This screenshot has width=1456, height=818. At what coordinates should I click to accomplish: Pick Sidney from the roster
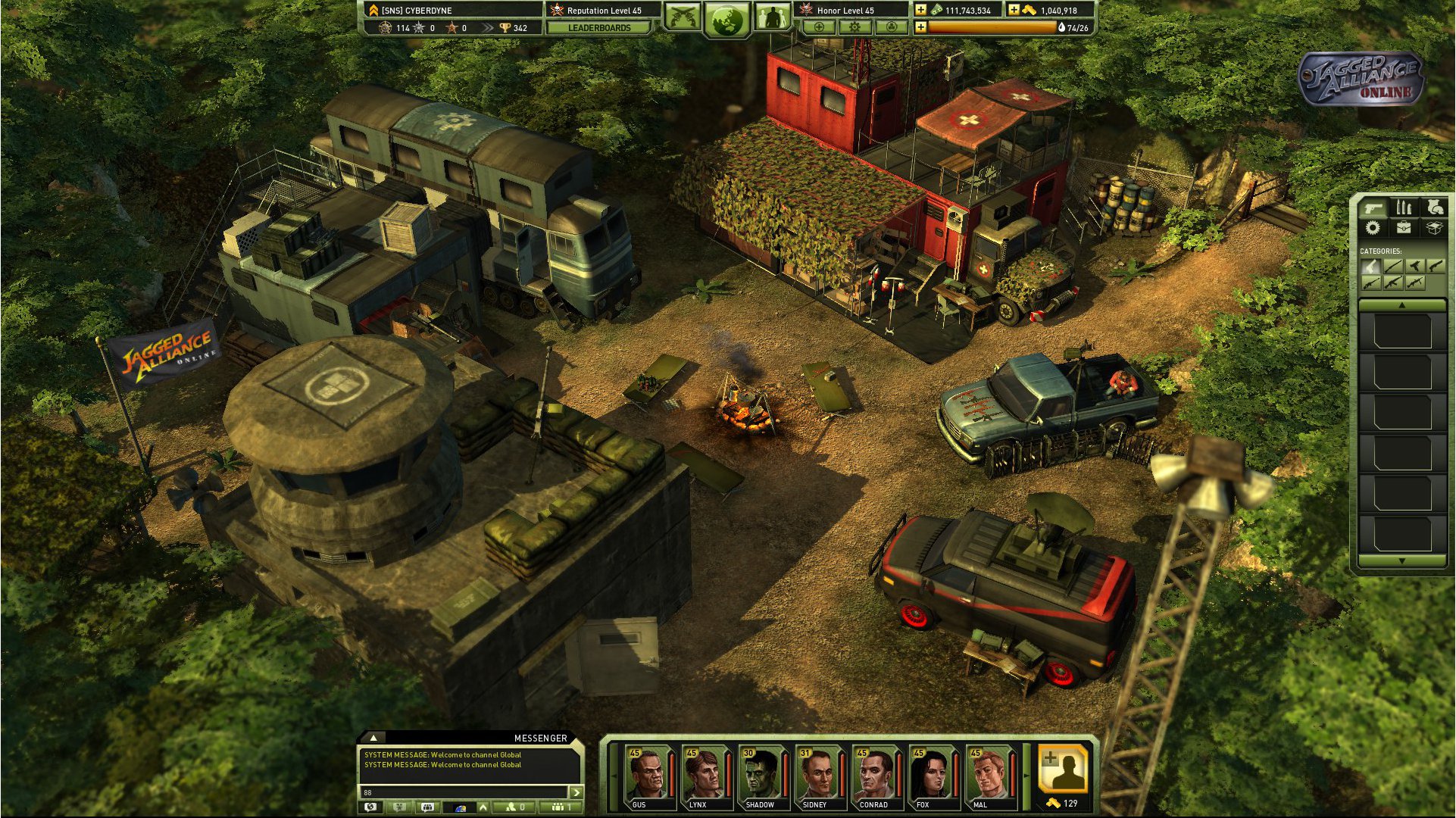pos(816,774)
